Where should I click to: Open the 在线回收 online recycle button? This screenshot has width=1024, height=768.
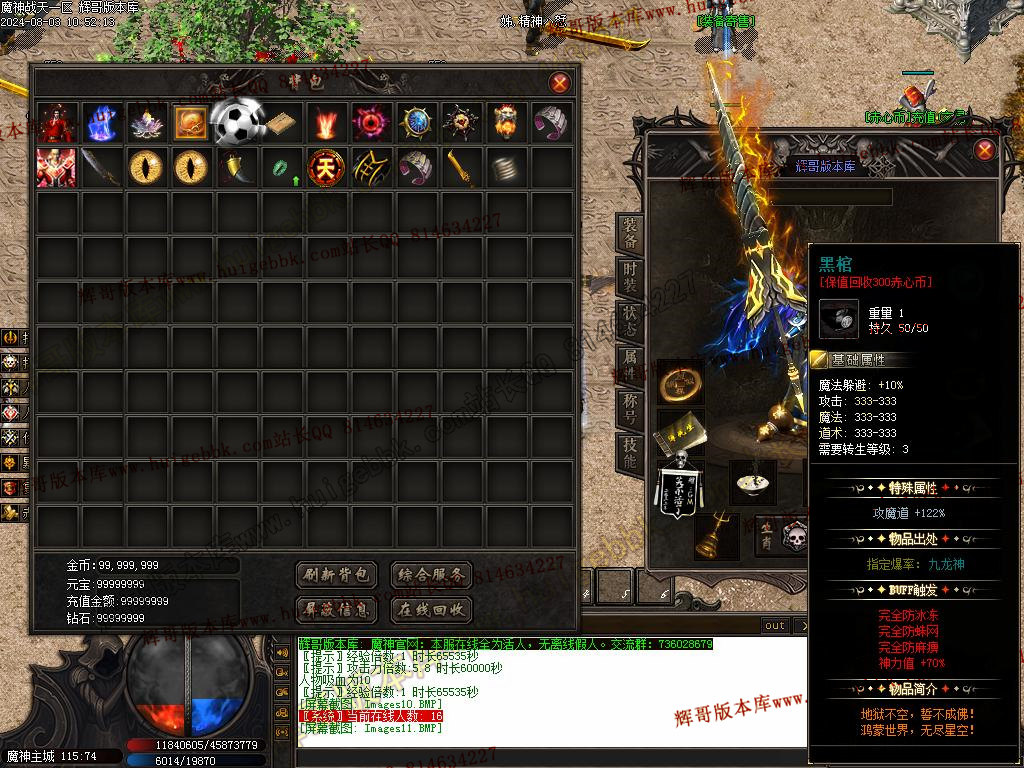point(430,609)
